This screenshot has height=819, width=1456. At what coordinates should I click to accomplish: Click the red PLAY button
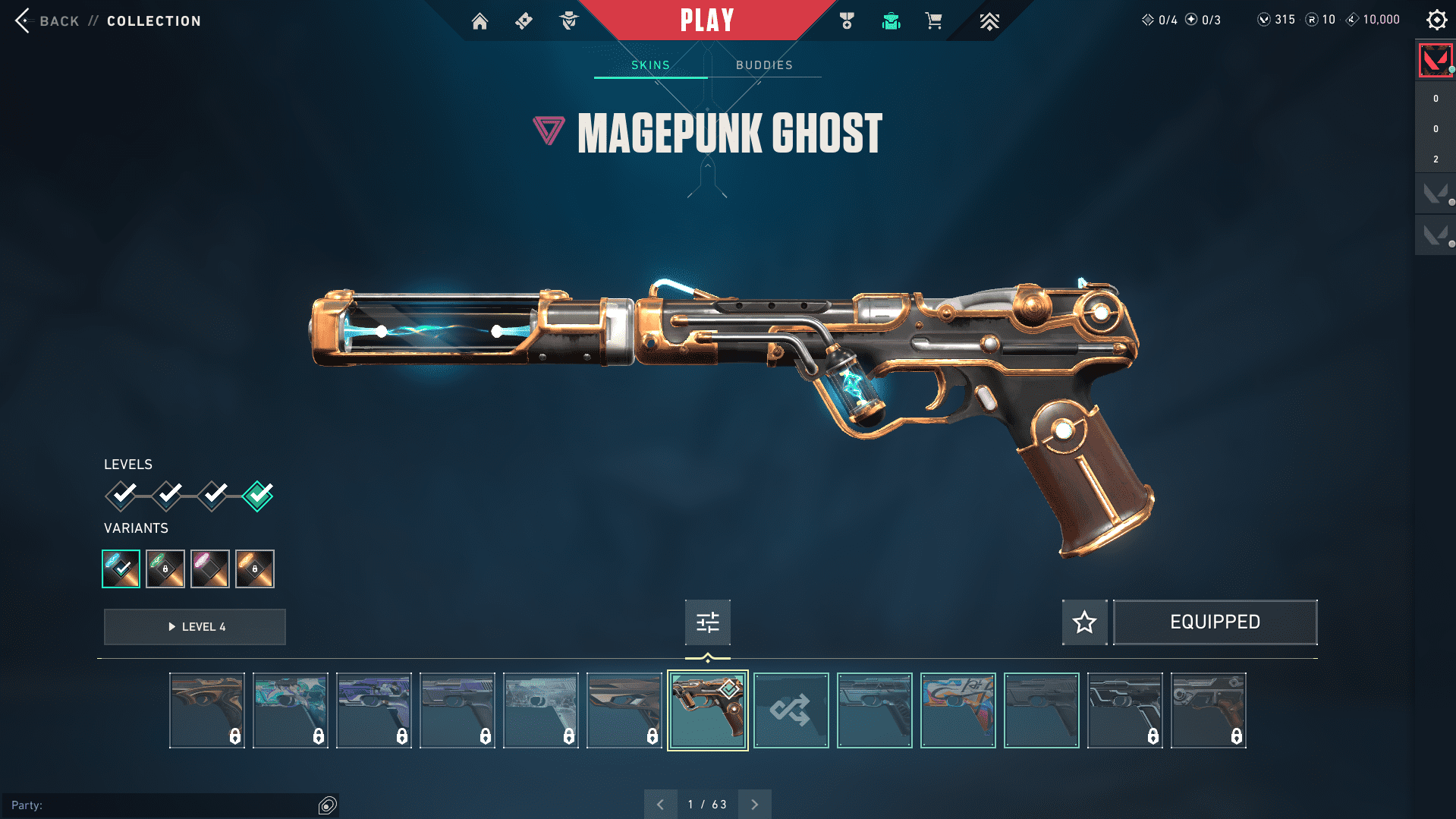706,20
